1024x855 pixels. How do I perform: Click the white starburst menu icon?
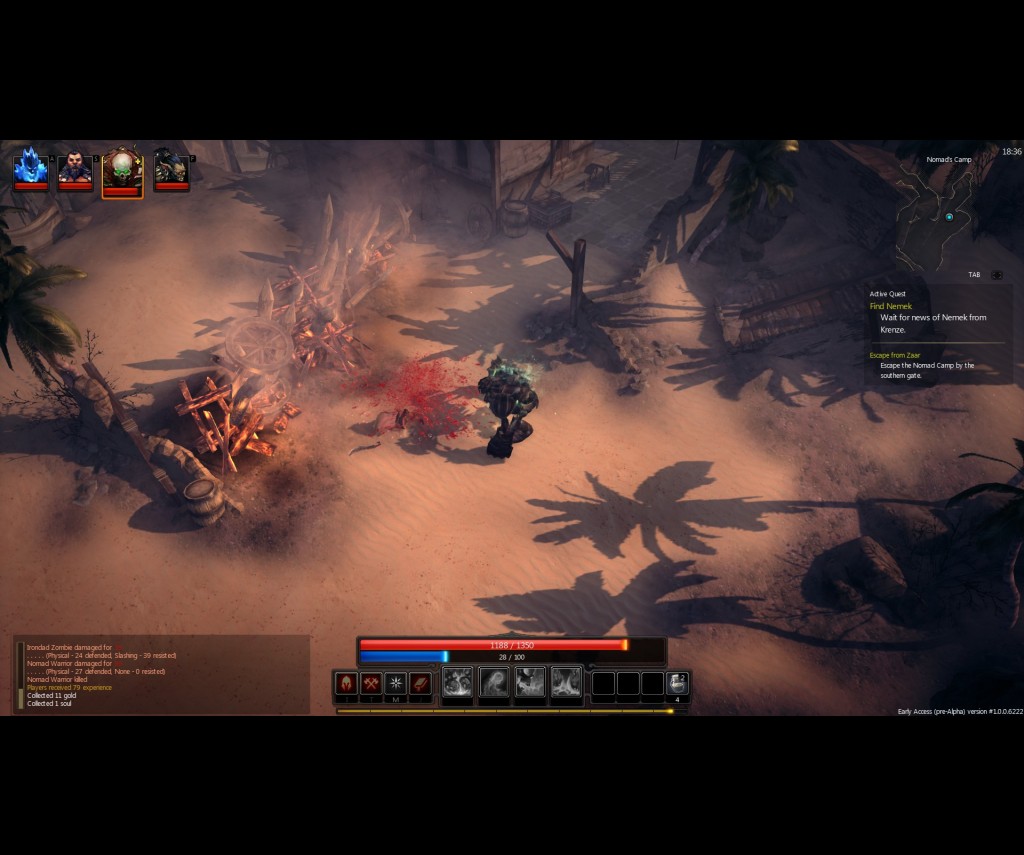pyautogui.click(x=396, y=683)
